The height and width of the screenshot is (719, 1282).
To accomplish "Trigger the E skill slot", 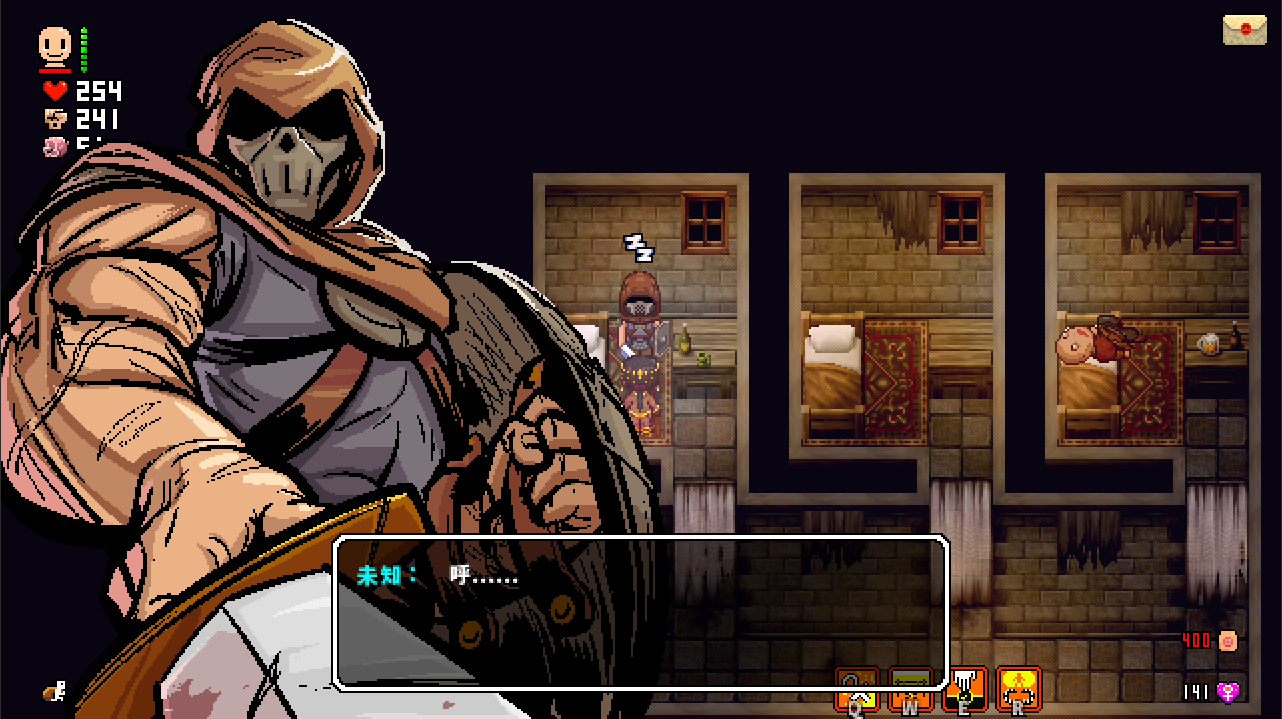I will click(965, 688).
